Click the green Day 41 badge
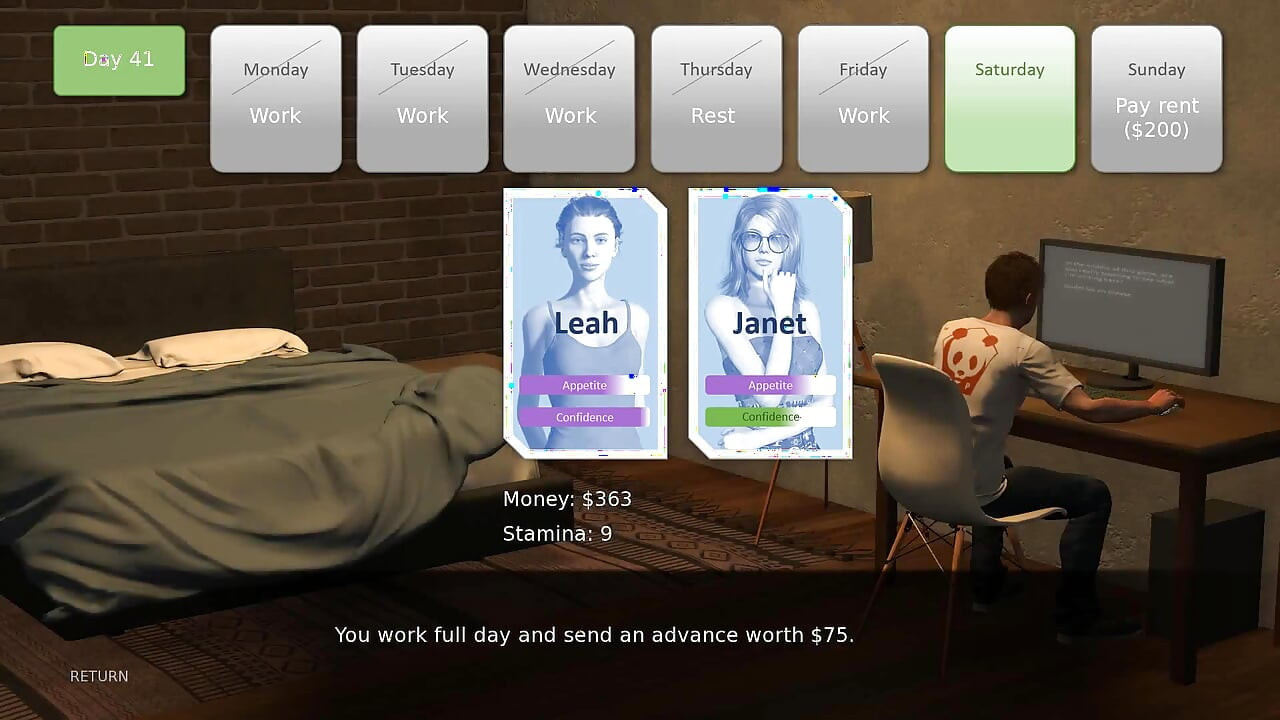The width and height of the screenshot is (1280, 720). [119, 60]
